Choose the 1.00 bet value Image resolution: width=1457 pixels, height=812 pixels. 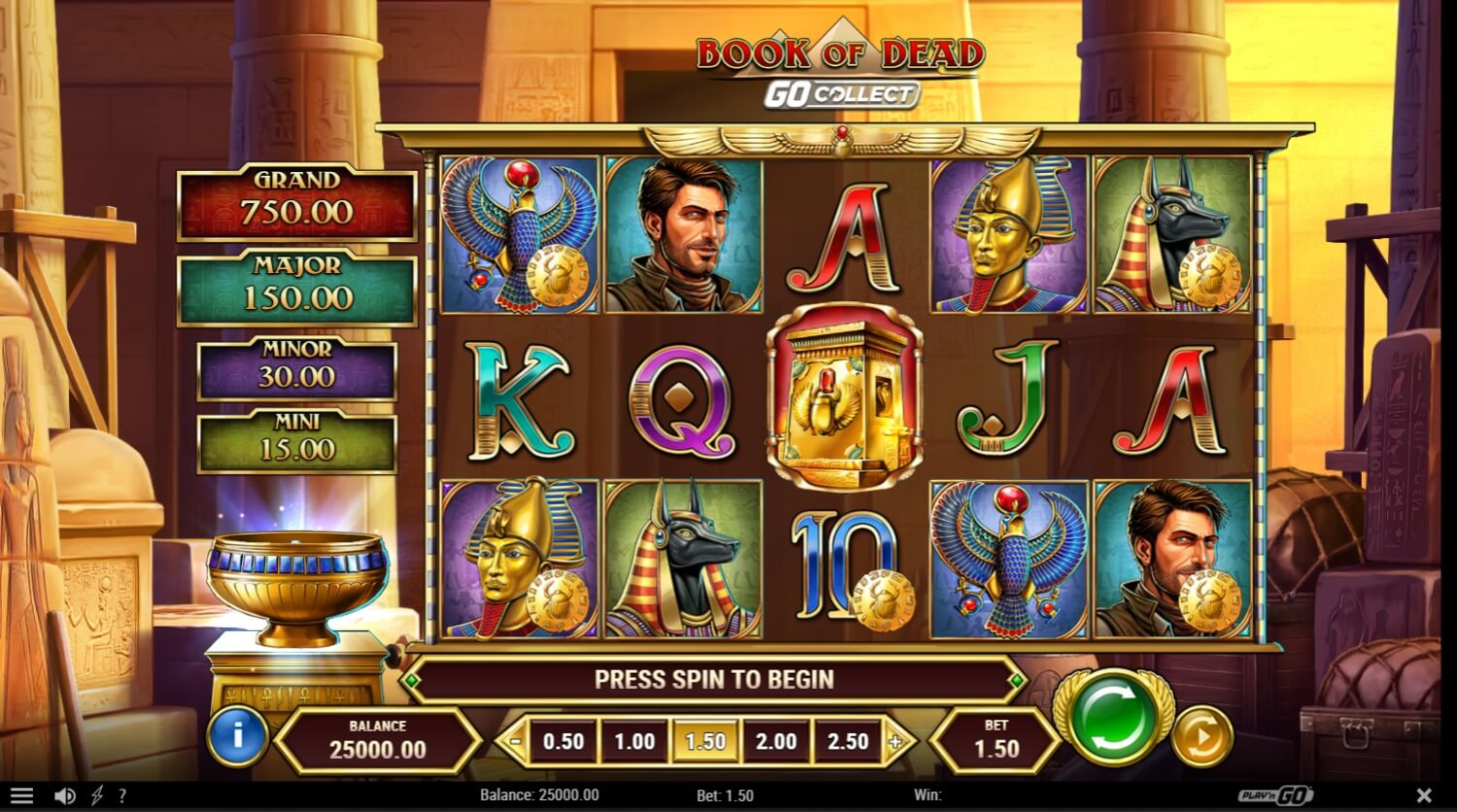634,742
